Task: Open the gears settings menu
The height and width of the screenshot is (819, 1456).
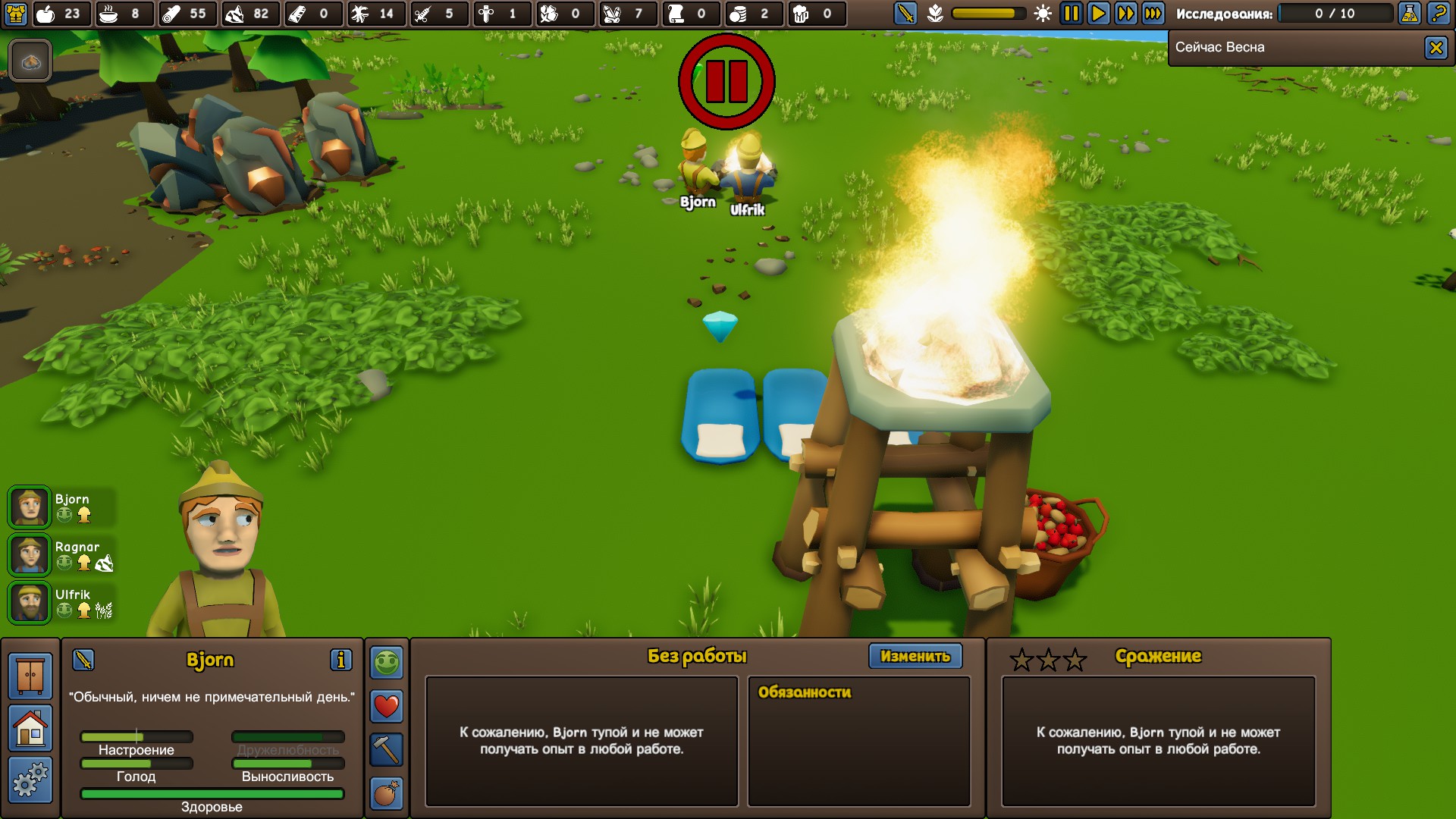Action: click(x=30, y=780)
